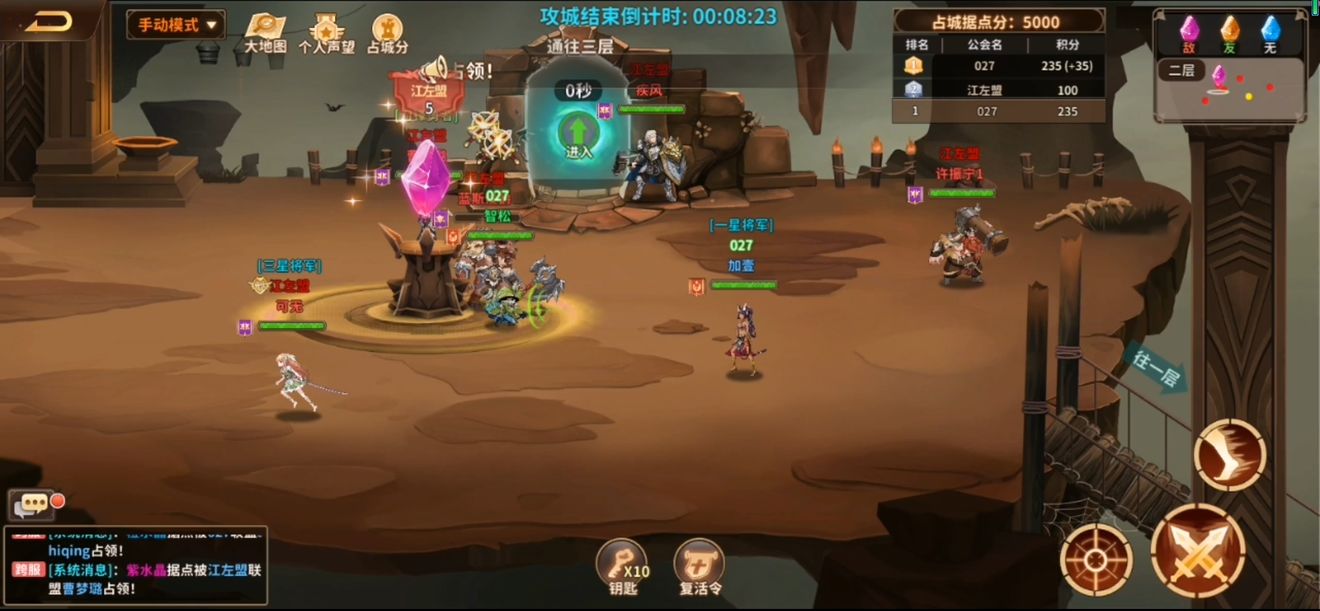Trigger the slash skill button
Screen dimensions: 1320x611
click(x=1229, y=455)
